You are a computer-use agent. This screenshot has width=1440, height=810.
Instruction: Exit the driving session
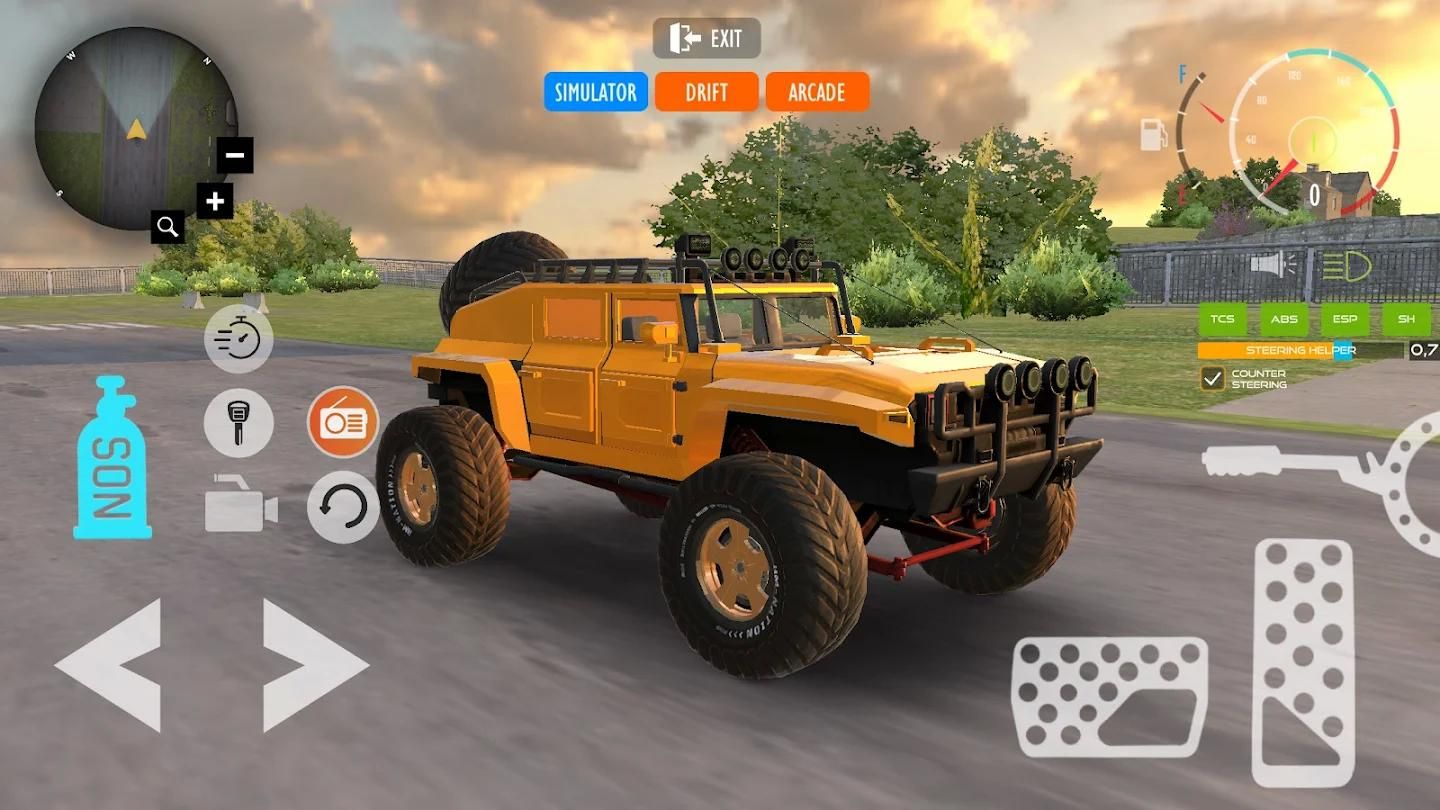pyautogui.click(x=707, y=39)
